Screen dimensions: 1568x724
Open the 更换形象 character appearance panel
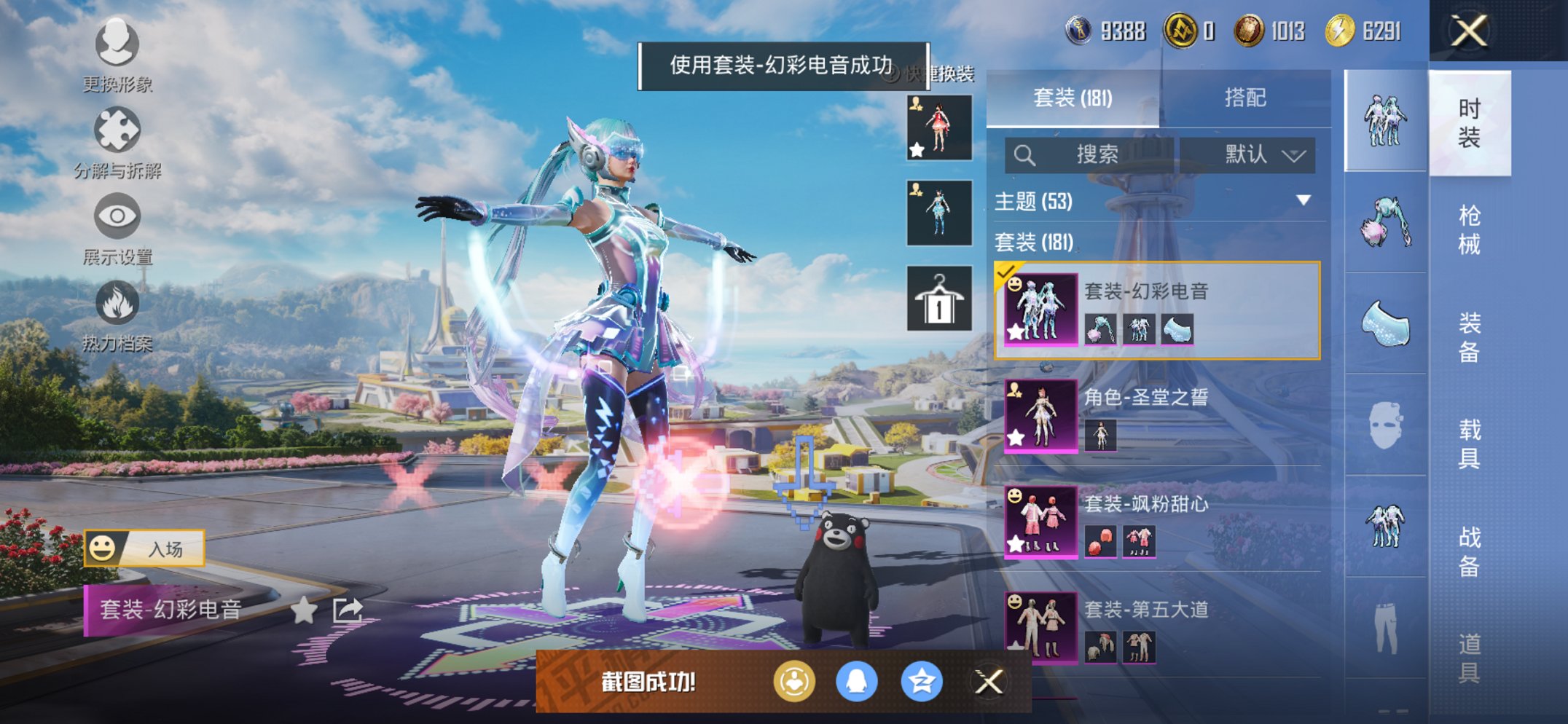tap(117, 45)
